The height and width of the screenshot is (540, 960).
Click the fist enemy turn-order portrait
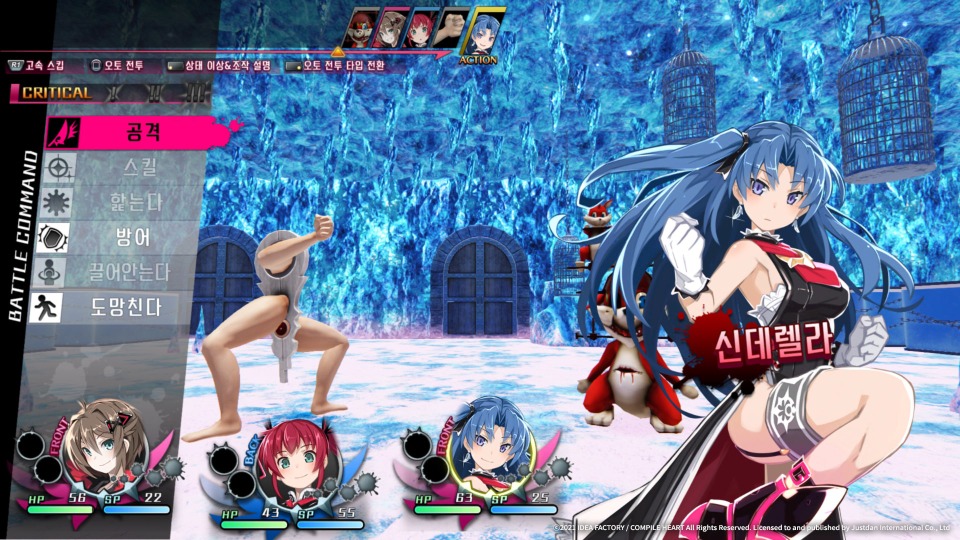click(454, 28)
